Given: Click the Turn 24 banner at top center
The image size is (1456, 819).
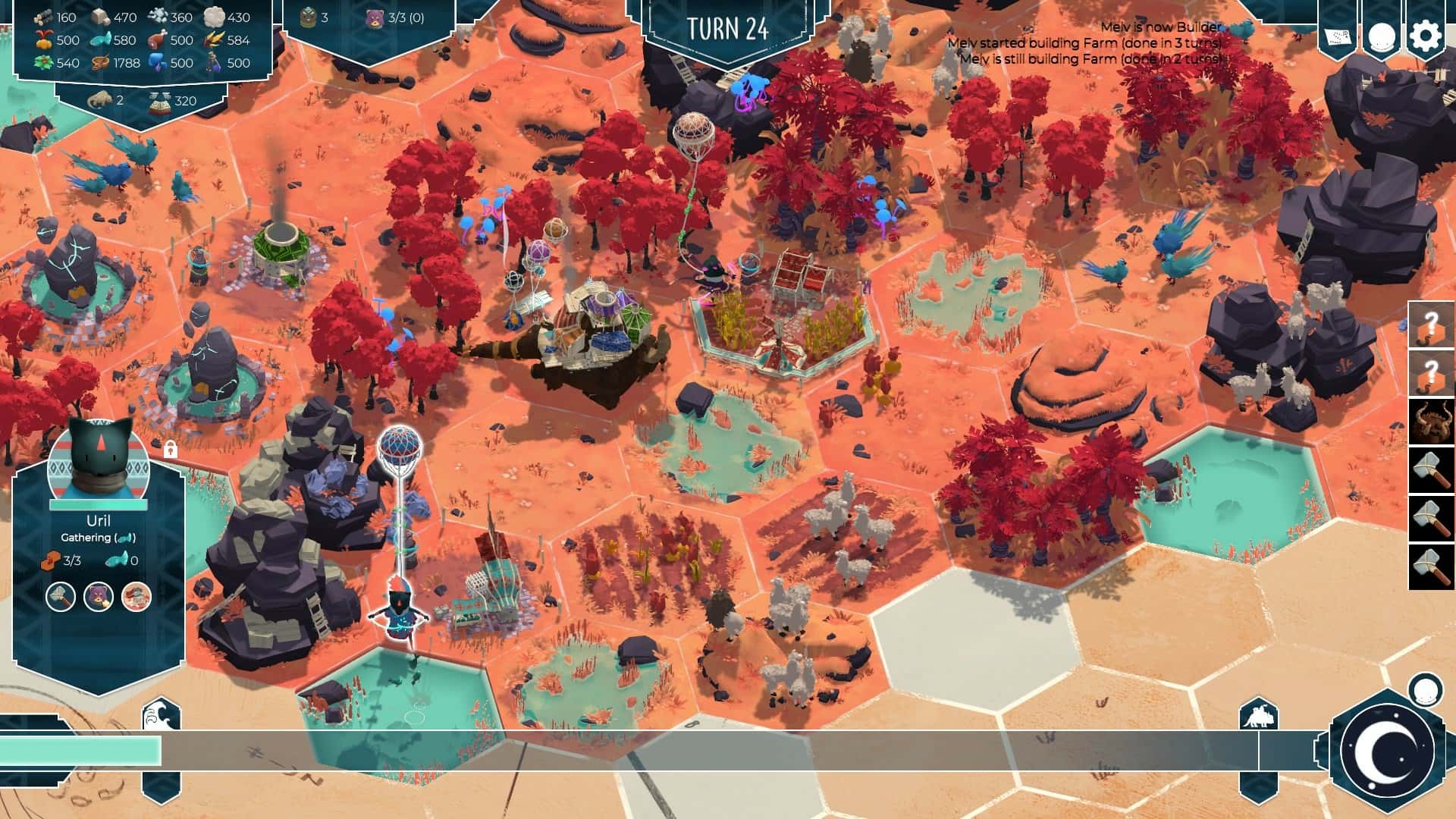Looking at the screenshot, I should (727, 27).
